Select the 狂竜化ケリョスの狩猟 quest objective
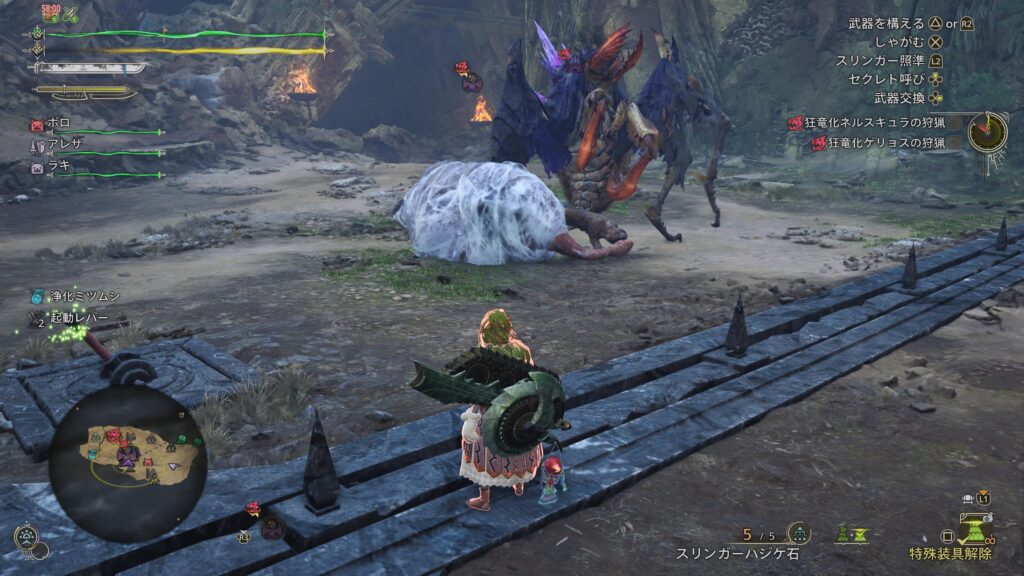The image size is (1024, 576). point(884,143)
